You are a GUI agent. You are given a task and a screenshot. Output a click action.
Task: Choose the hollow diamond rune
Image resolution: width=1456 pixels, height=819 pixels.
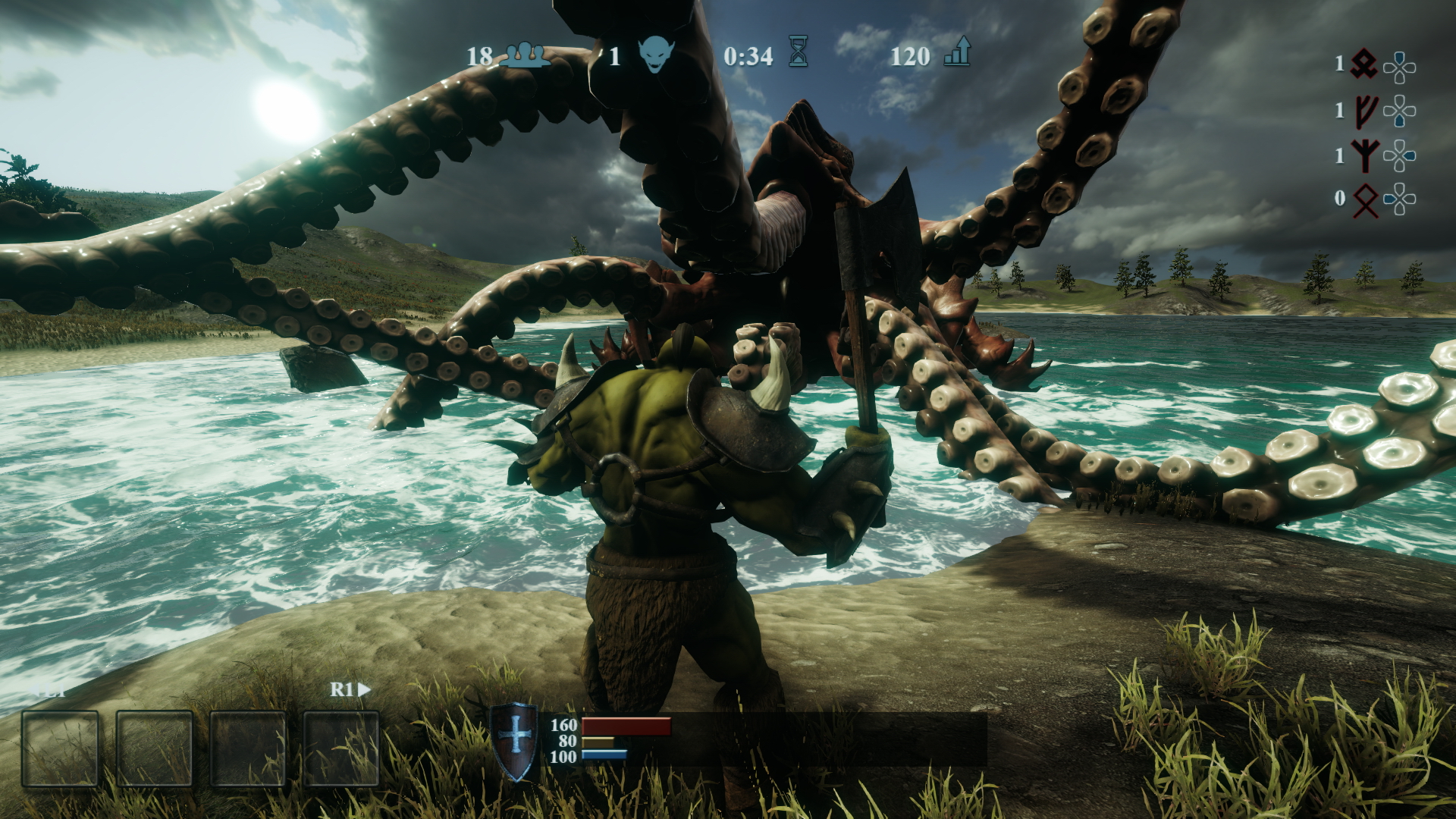(x=1365, y=200)
